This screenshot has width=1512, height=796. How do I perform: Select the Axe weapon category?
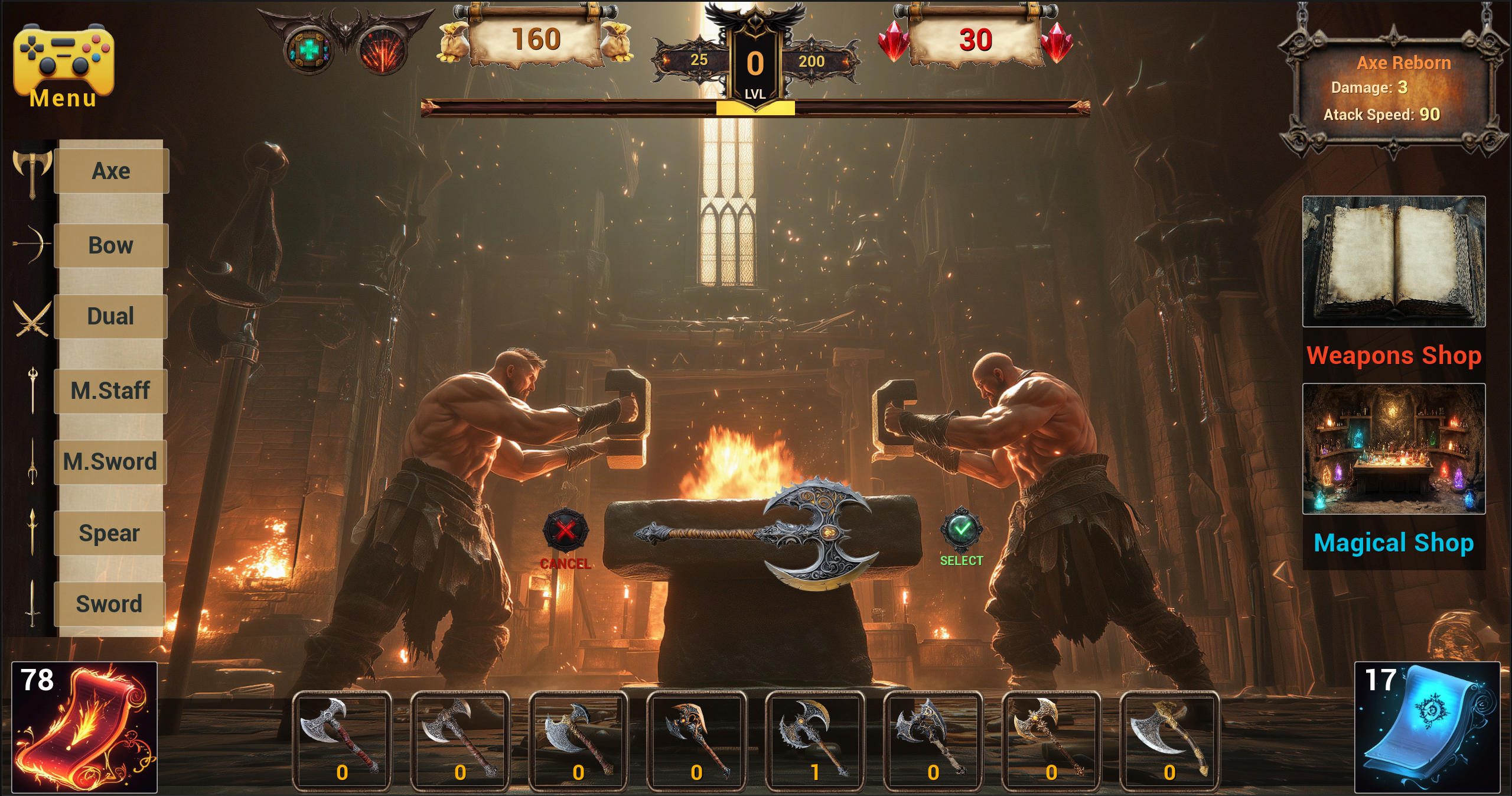(111, 171)
